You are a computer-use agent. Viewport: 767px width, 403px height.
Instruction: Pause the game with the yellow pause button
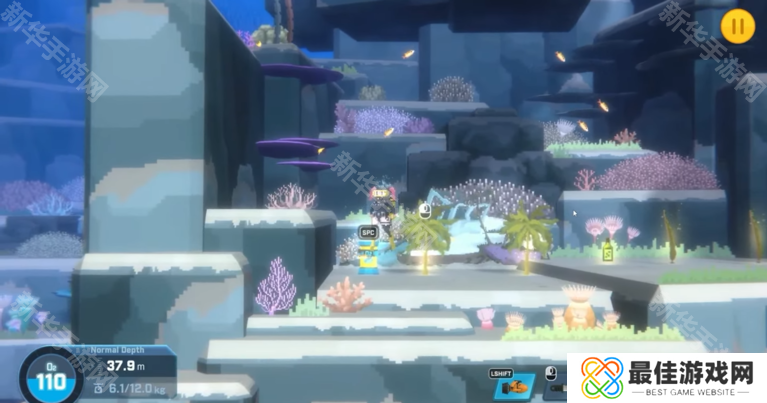click(x=737, y=26)
